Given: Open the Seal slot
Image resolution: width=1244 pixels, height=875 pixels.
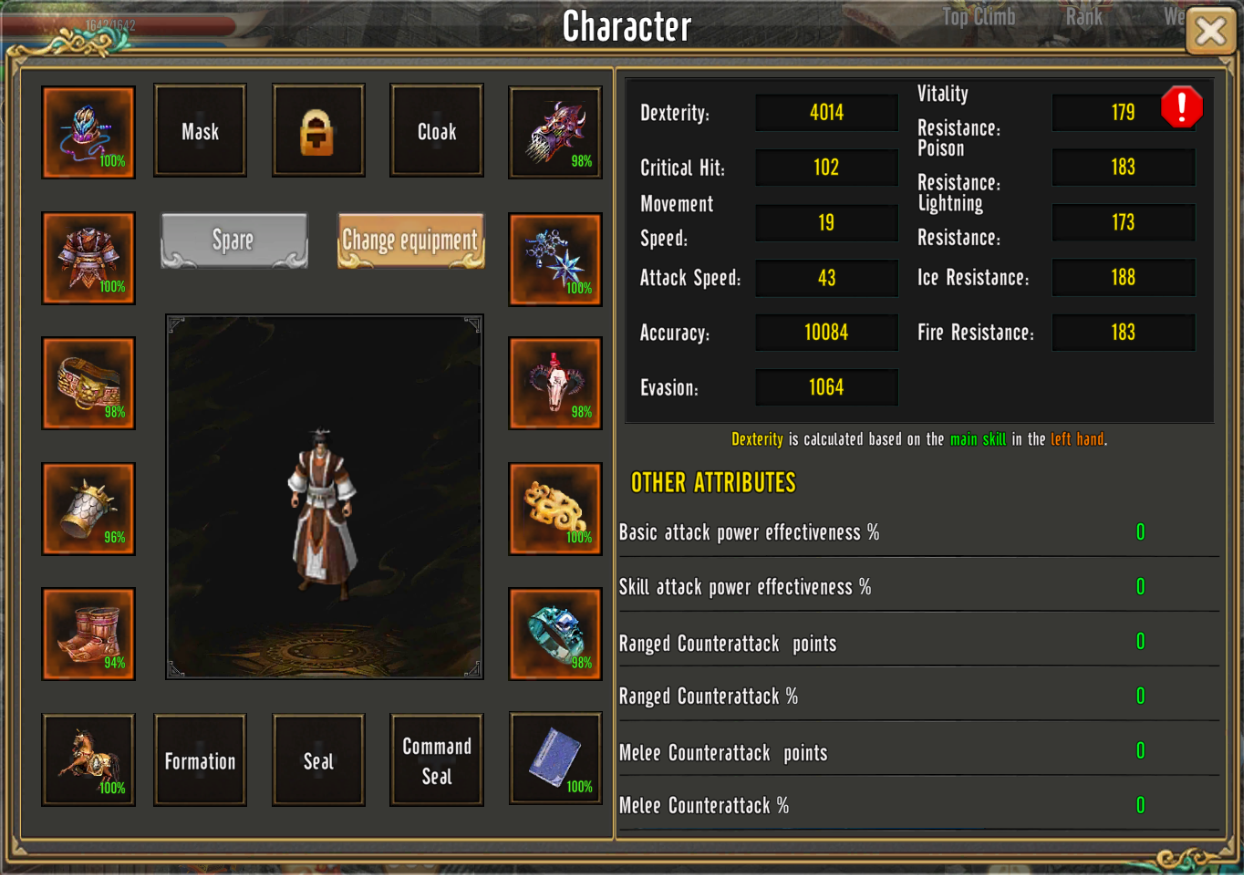Looking at the screenshot, I should click(318, 760).
